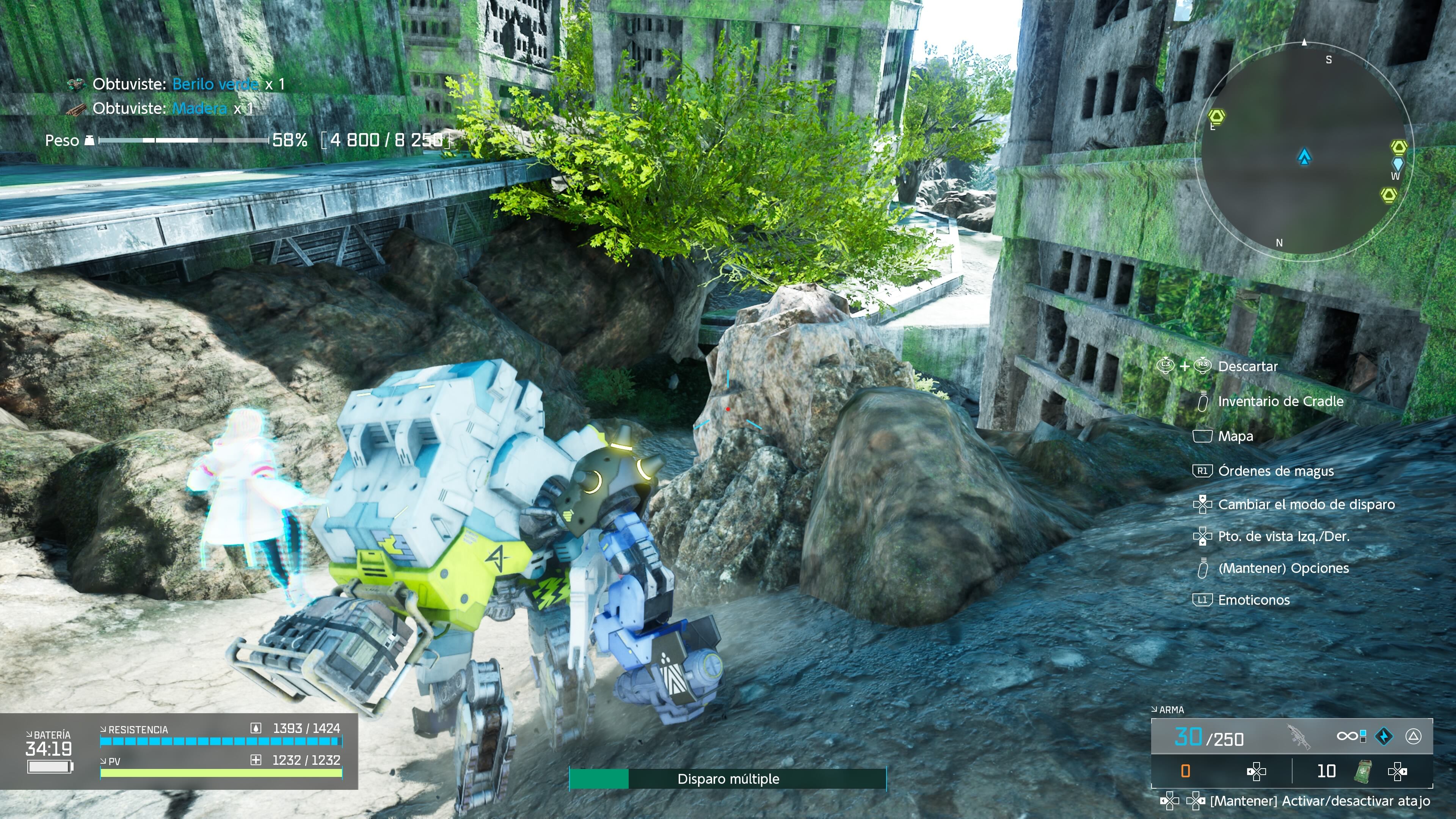Select Órdenes de magus
Viewport: 1456px width, 819px height.
pos(1276,471)
